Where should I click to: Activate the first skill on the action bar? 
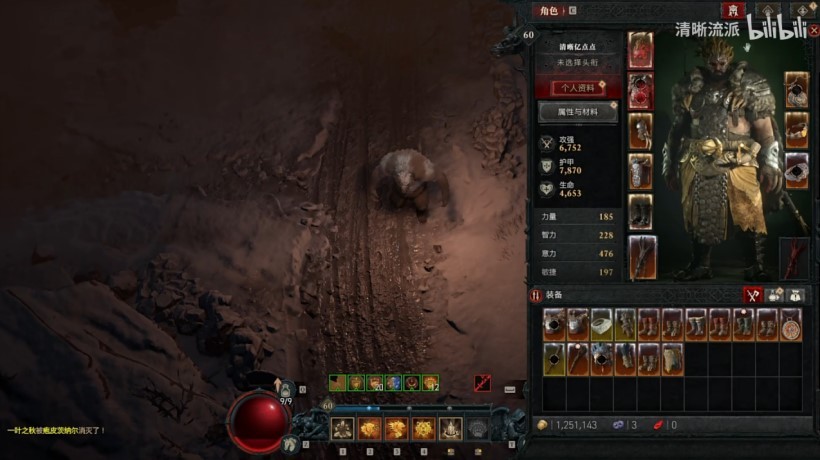tap(342, 429)
